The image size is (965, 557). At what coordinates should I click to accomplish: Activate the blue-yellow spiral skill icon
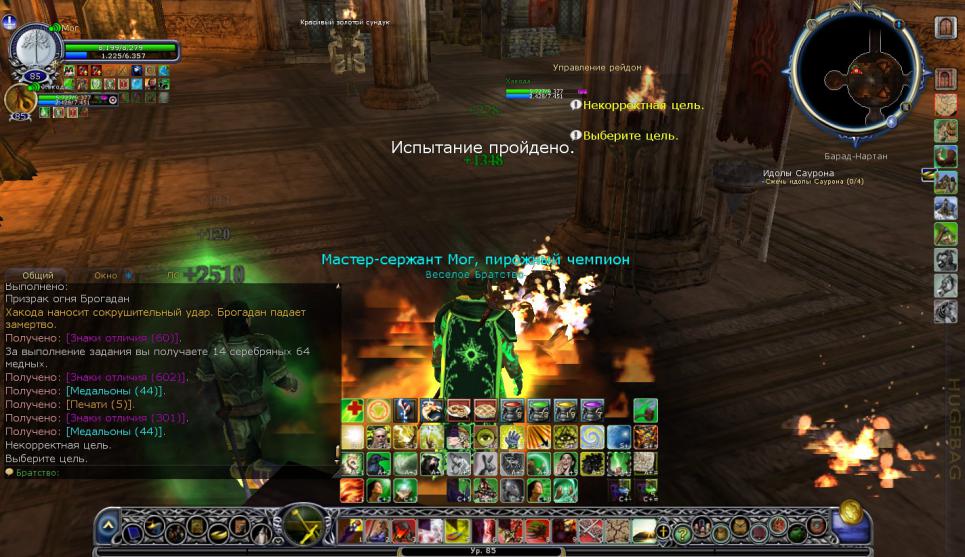click(x=592, y=437)
